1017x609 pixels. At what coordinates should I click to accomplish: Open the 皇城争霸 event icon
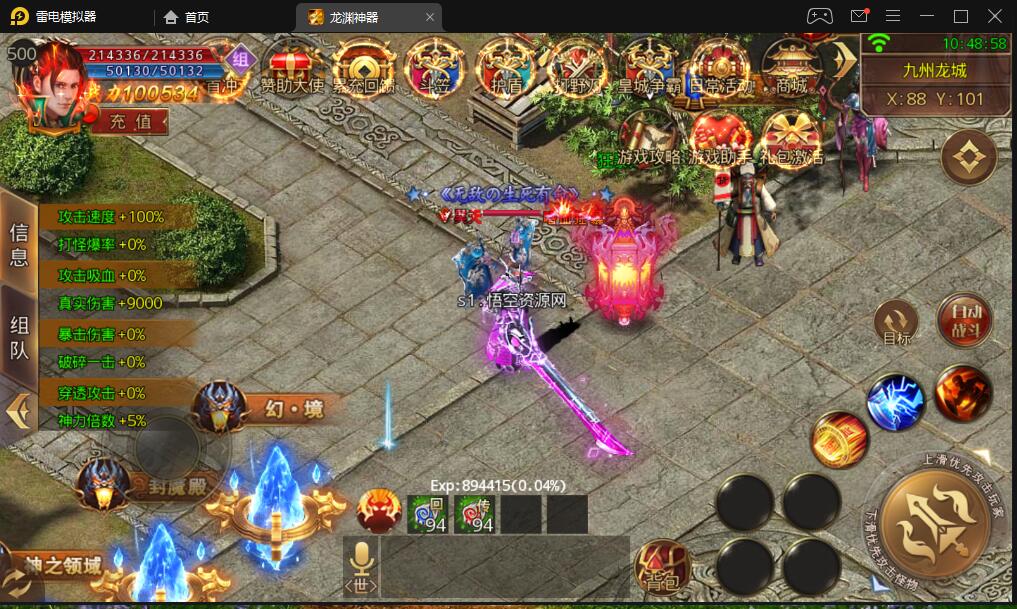coord(652,66)
